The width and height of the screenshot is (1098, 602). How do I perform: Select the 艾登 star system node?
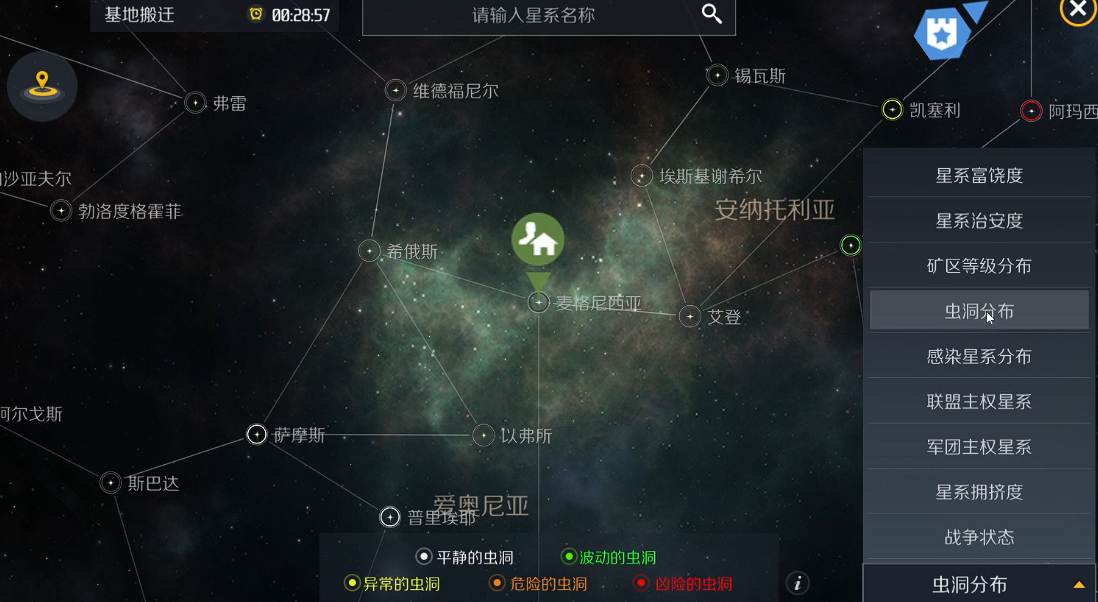pos(690,317)
